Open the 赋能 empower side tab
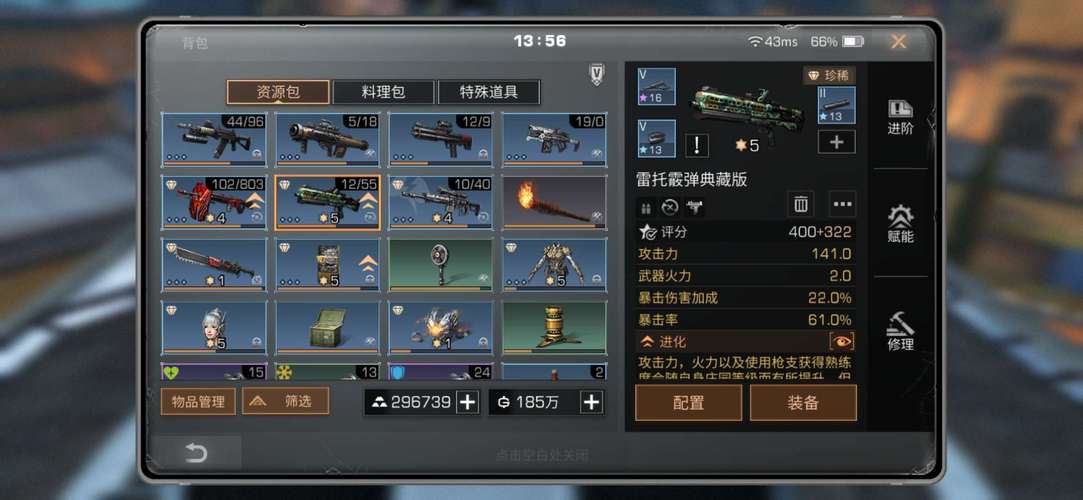This screenshot has height=500, width=1083. [x=900, y=225]
